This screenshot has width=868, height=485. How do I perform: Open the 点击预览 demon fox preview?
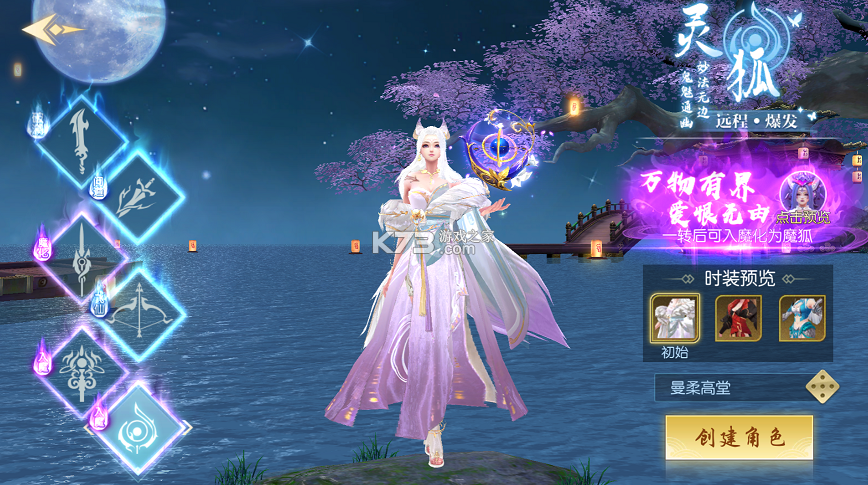803,195
